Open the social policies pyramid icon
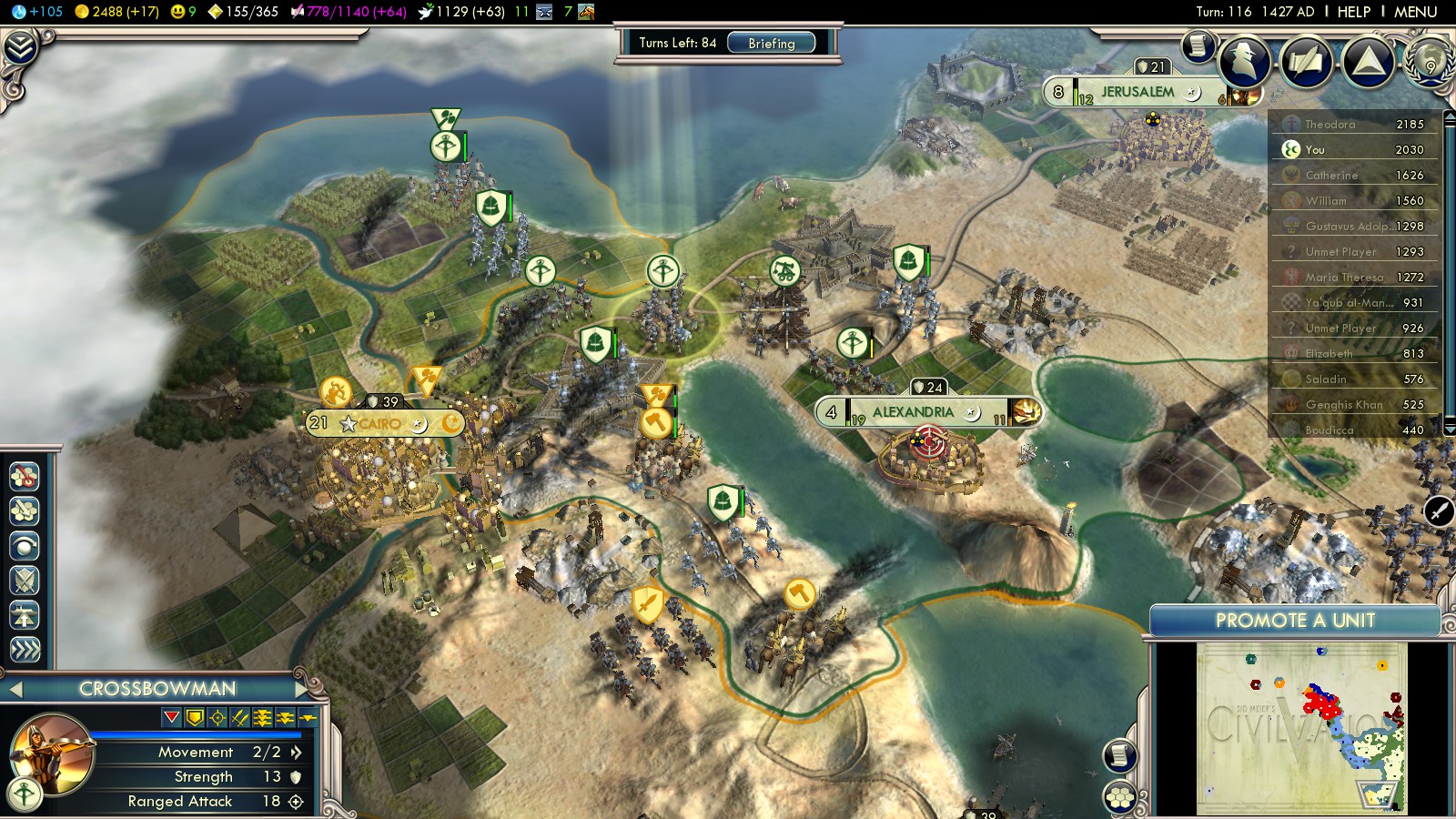This screenshot has height=819, width=1456. pos(1368,62)
